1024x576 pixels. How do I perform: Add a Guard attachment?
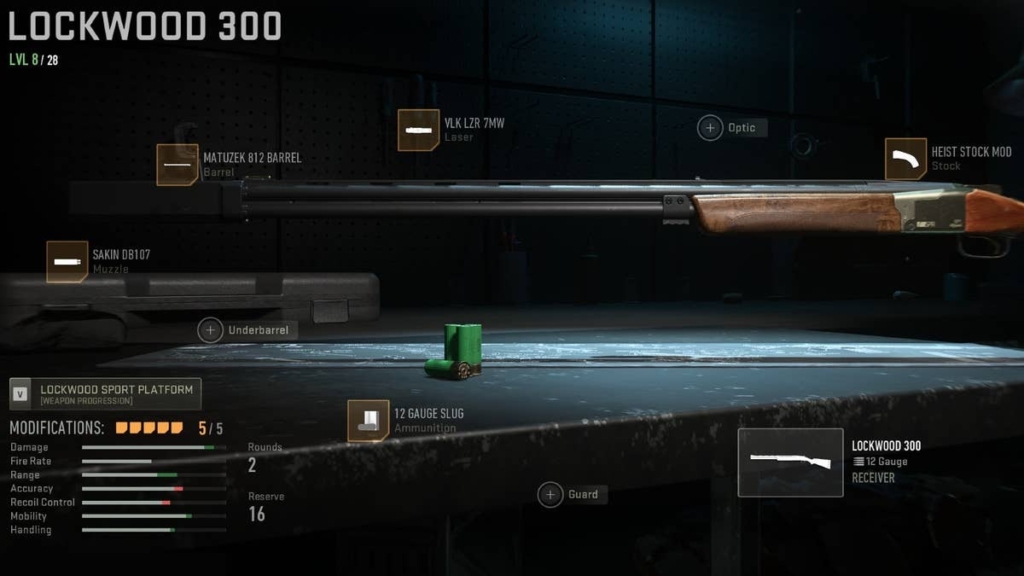point(551,494)
